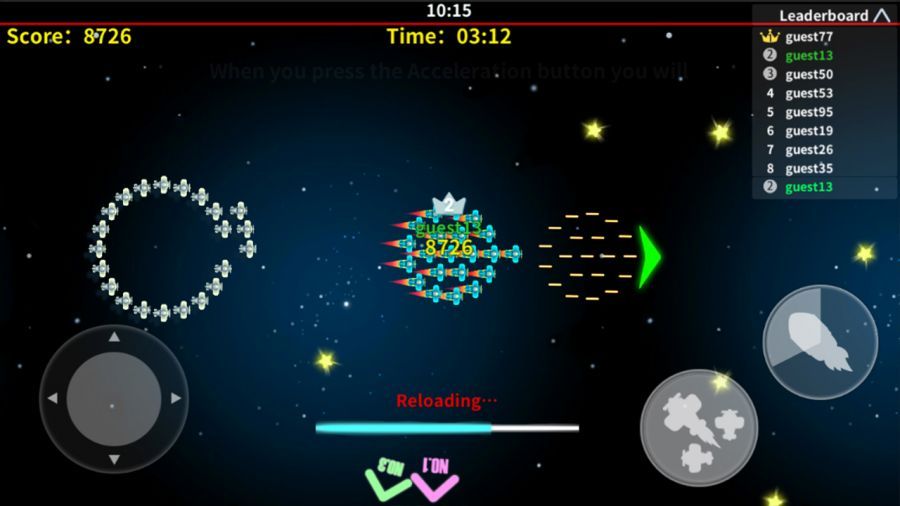This screenshot has height=506, width=900.
Task: Tap the ship formation split button
Action: click(698, 427)
